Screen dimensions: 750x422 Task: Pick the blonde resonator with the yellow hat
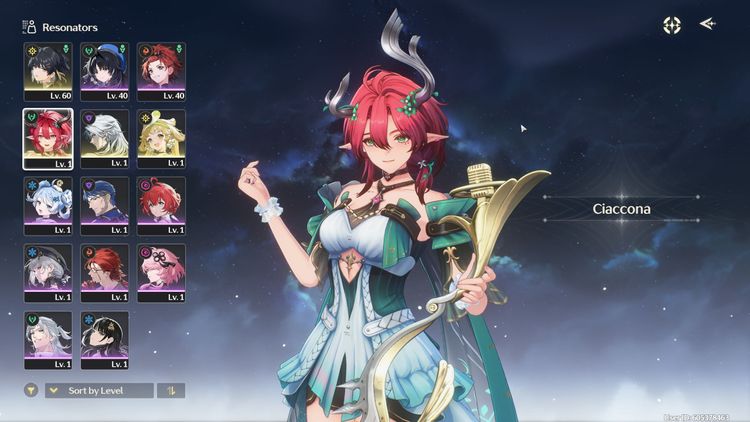161,137
